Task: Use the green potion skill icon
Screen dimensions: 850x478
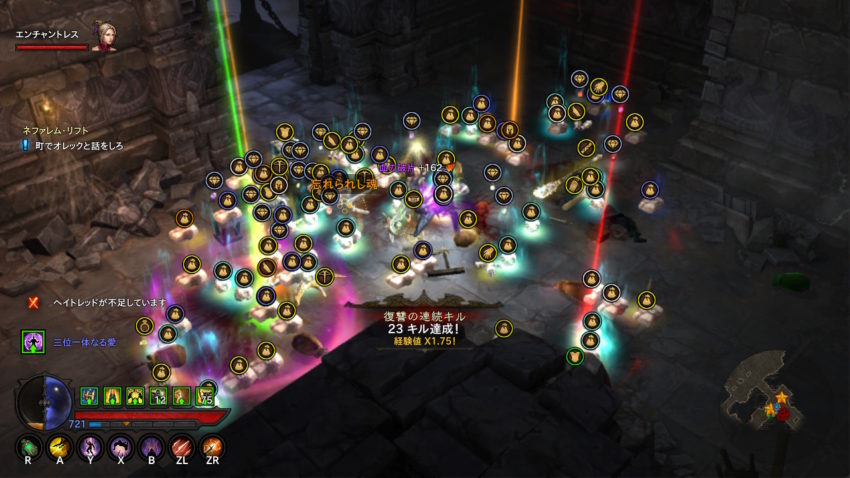Action: pos(30,446)
